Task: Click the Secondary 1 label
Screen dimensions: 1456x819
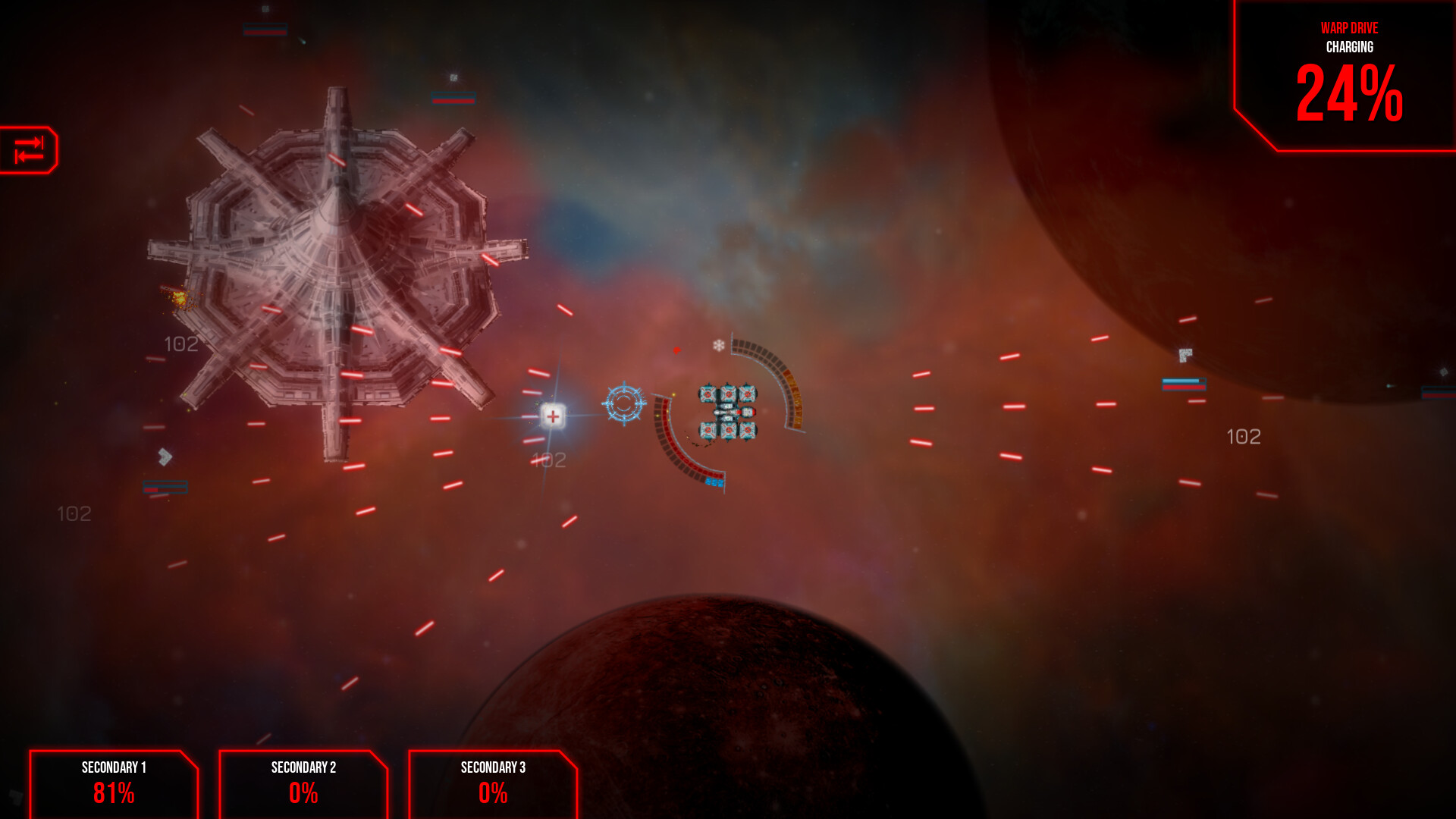Action: (x=114, y=767)
